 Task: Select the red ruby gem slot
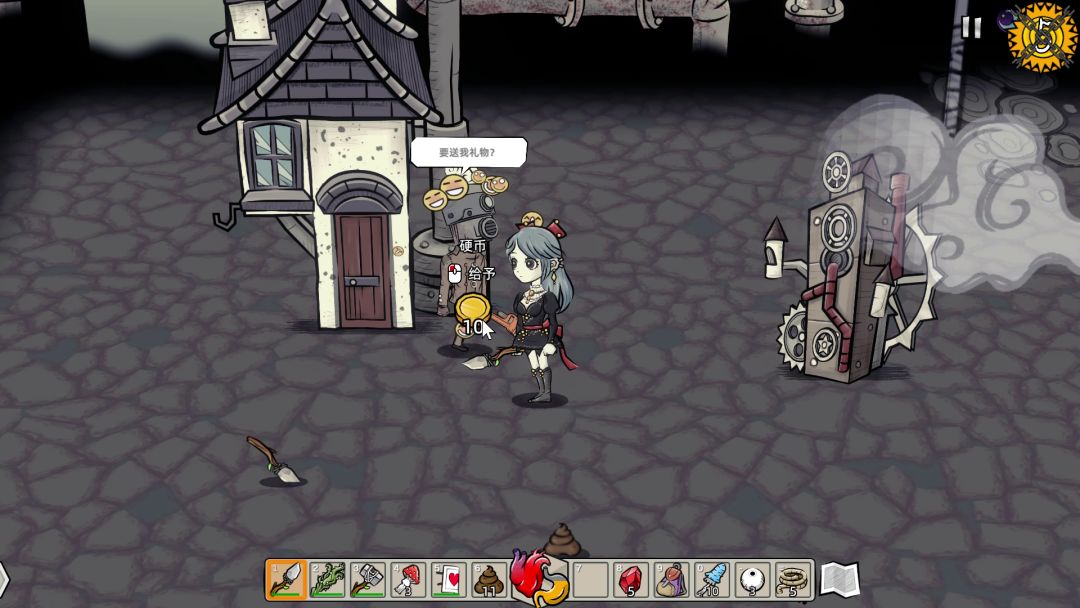[x=630, y=579]
